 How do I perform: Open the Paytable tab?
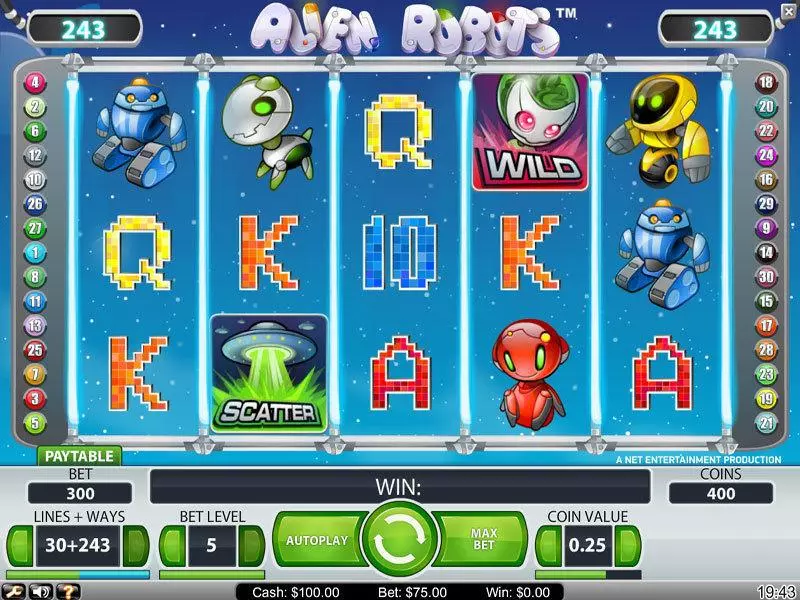pos(80,456)
